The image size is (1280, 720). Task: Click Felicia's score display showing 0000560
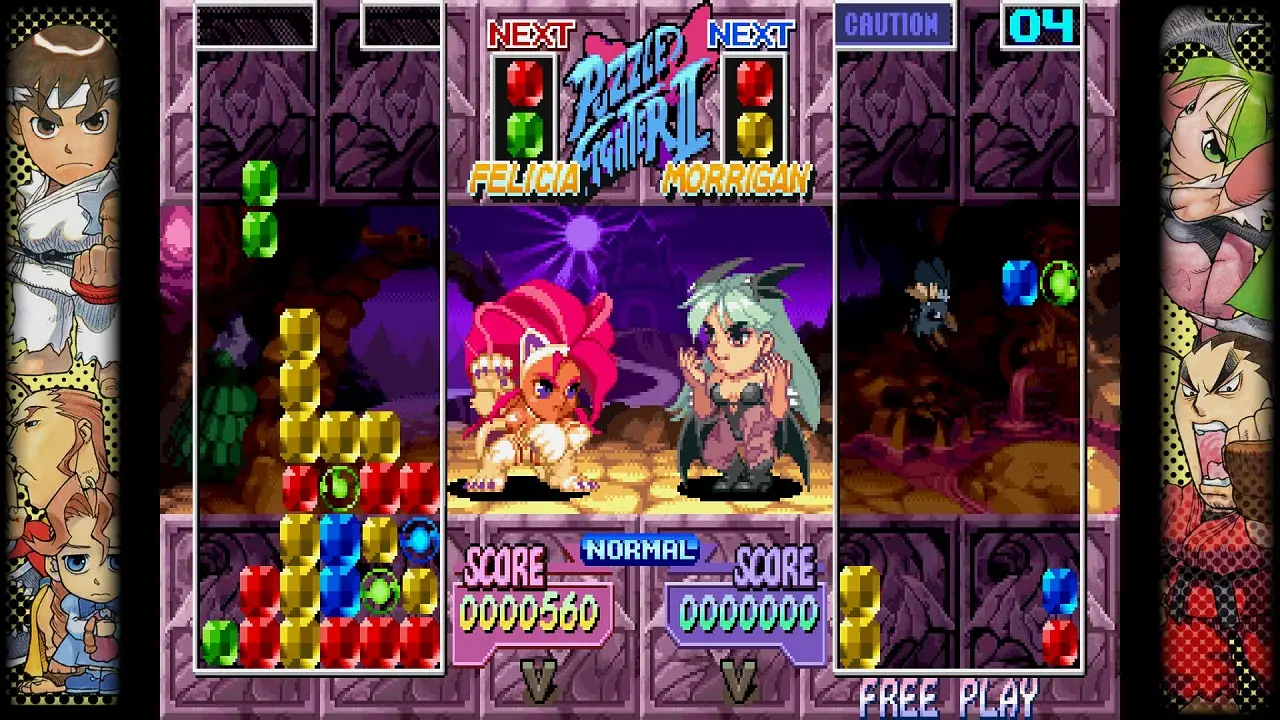point(528,610)
